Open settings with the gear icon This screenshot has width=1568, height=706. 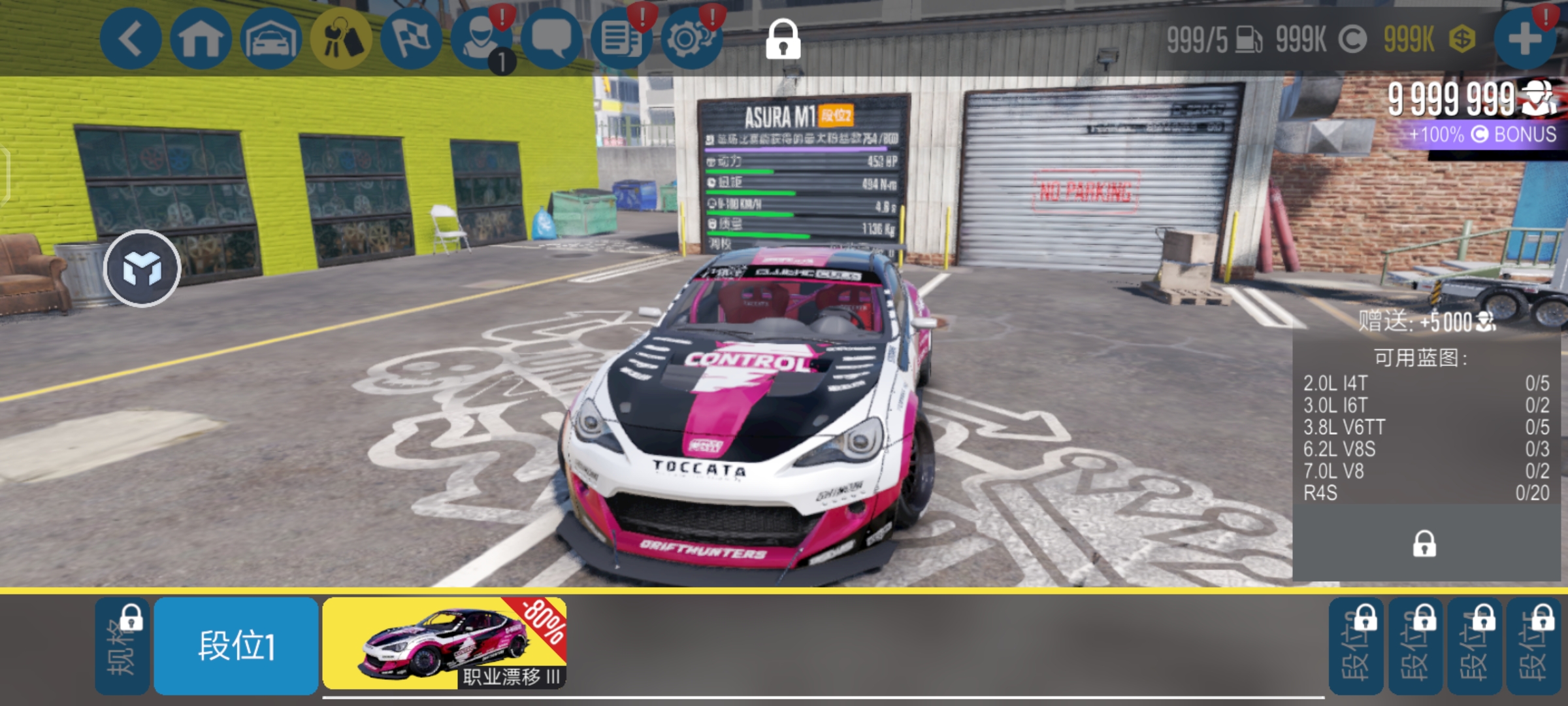pos(692,39)
